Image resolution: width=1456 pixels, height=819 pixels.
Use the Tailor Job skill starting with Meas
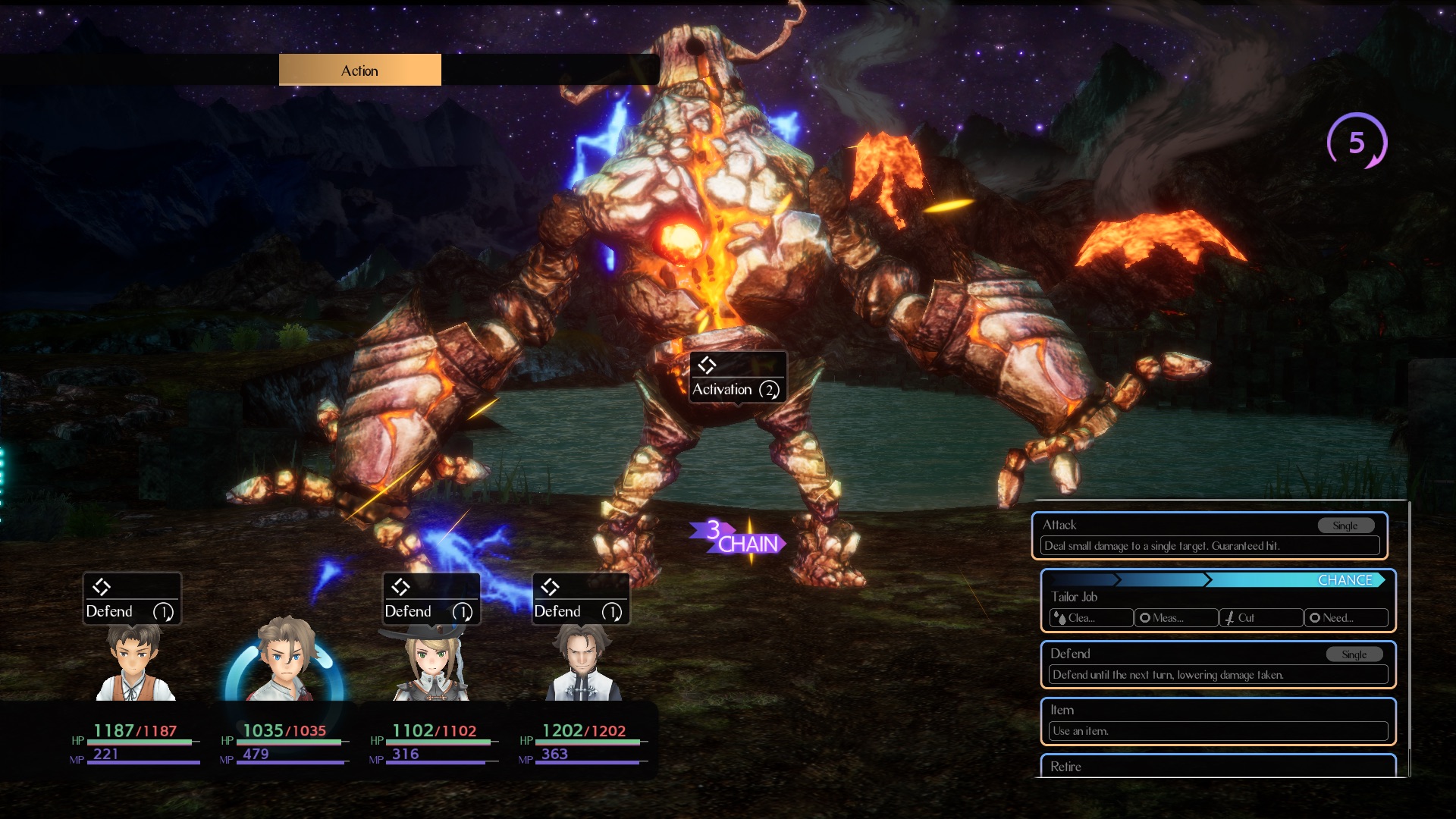[x=1176, y=618]
